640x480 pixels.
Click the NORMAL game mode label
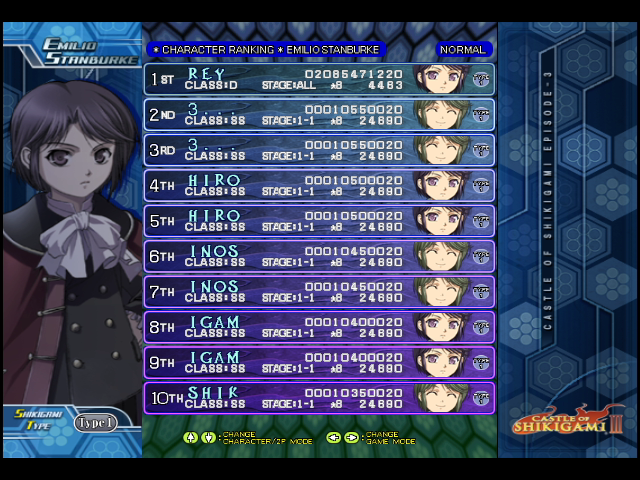pyautogui.click(x=462, y=49)
